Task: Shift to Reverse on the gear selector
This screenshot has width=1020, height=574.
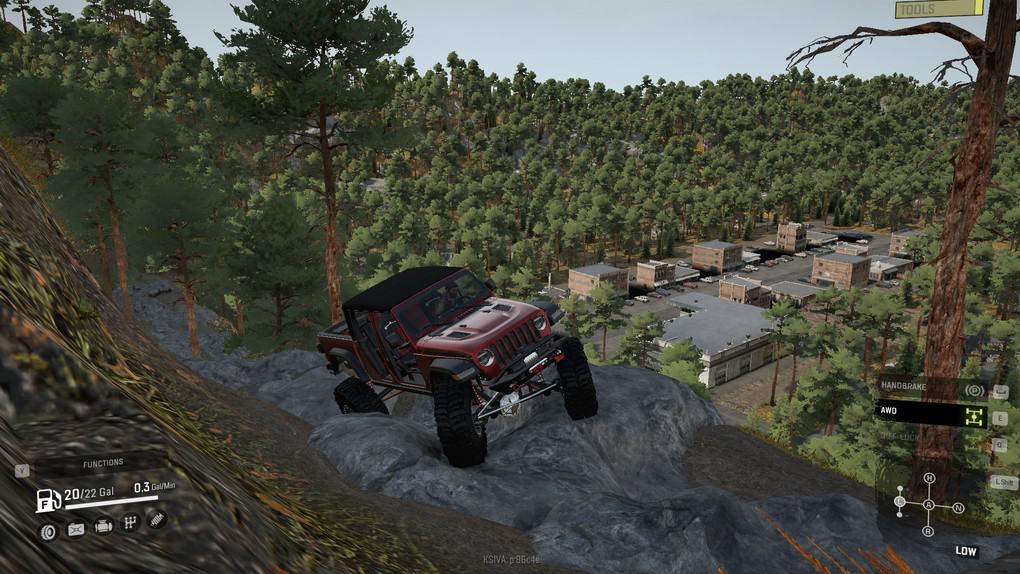Action: tap(928, 530)
